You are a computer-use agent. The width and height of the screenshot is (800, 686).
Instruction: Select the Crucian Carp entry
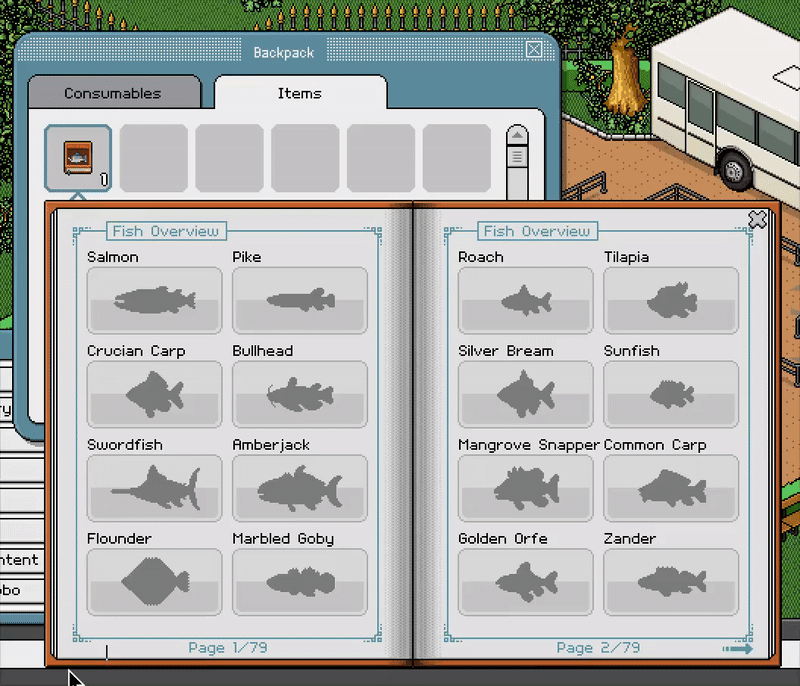(155, 394)
